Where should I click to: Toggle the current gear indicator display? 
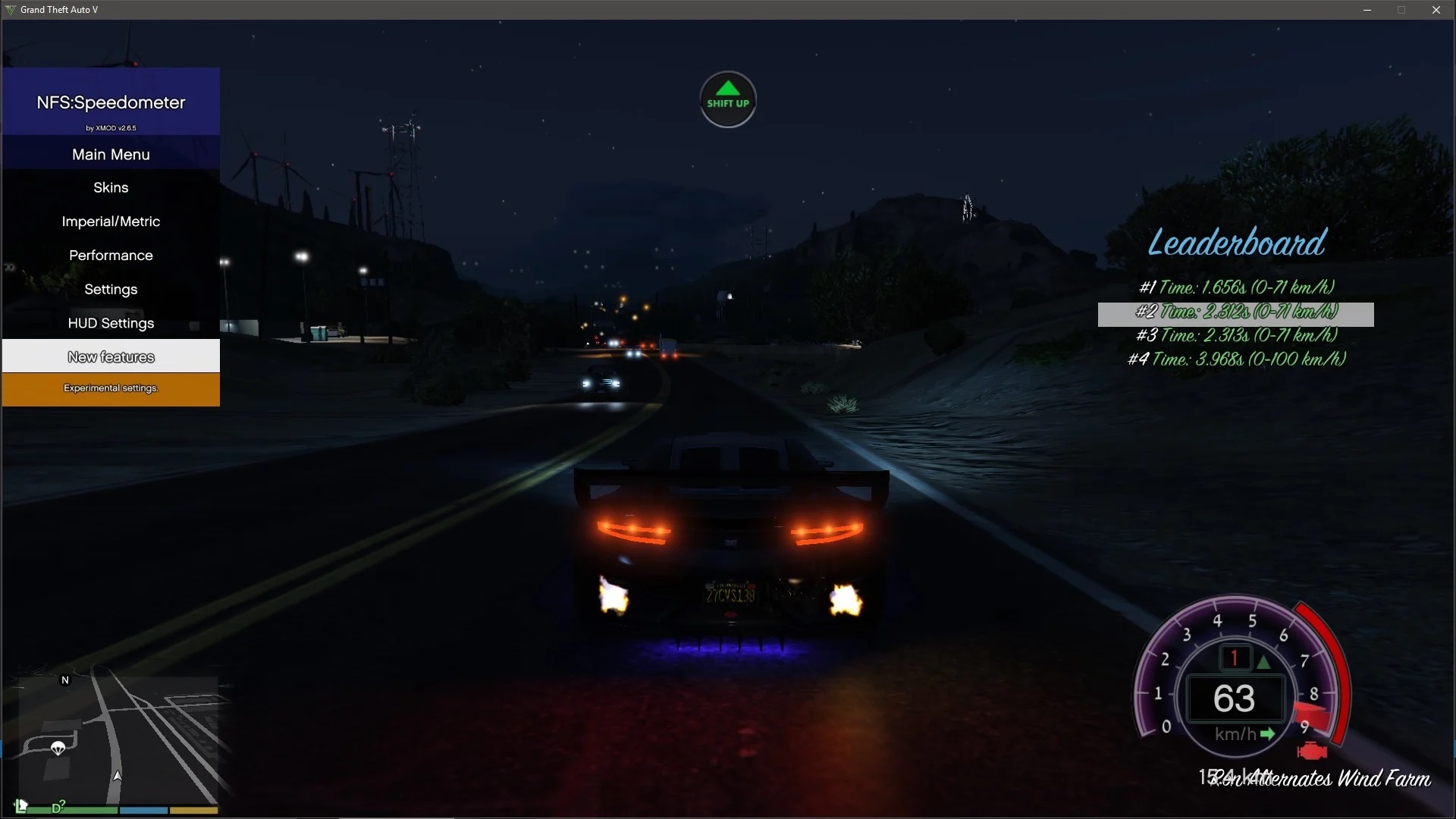coord(1234,657)
